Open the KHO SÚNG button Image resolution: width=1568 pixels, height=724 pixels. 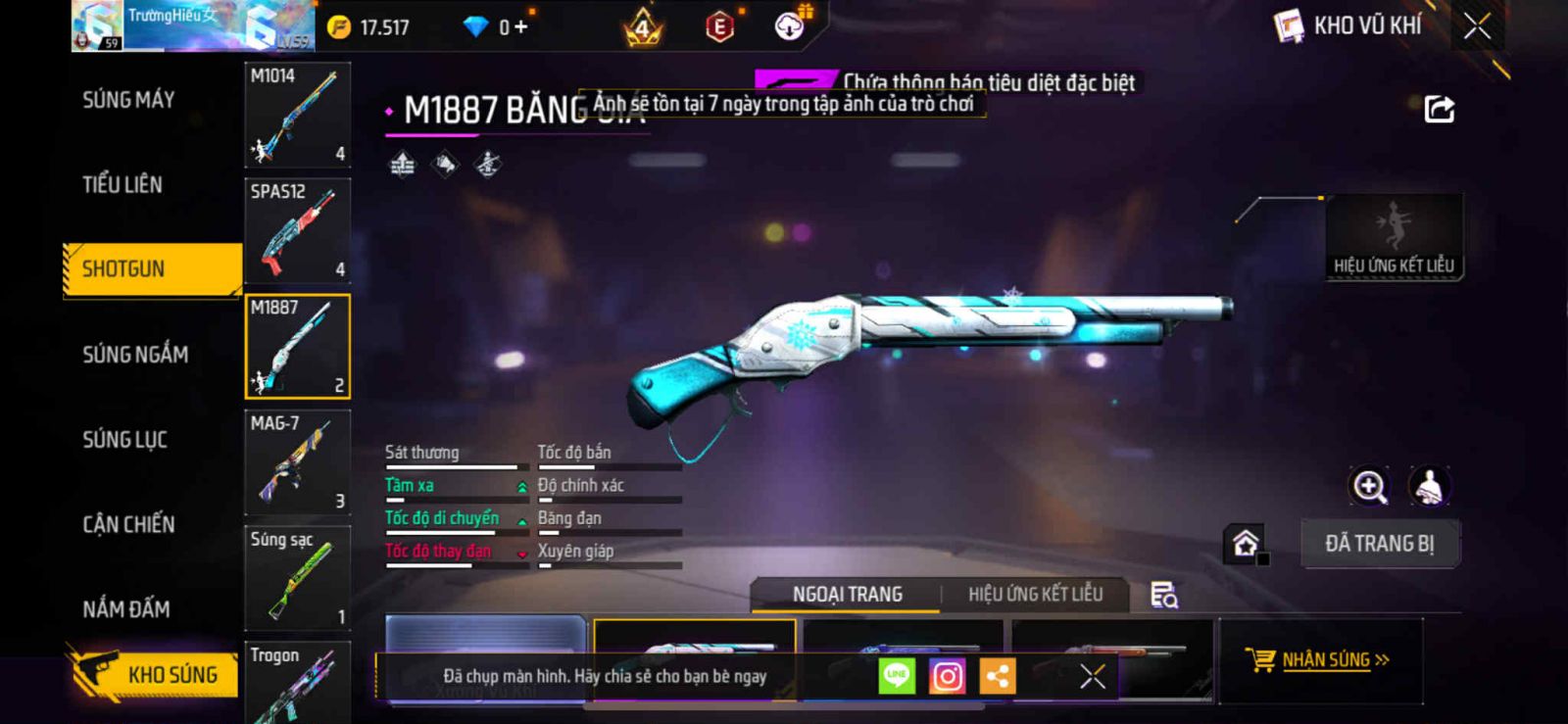155,674
